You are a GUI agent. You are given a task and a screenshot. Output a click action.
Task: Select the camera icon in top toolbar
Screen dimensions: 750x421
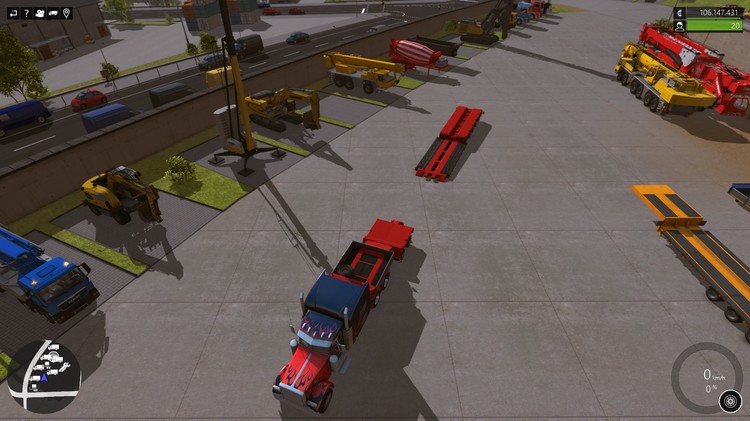point(39,13)
